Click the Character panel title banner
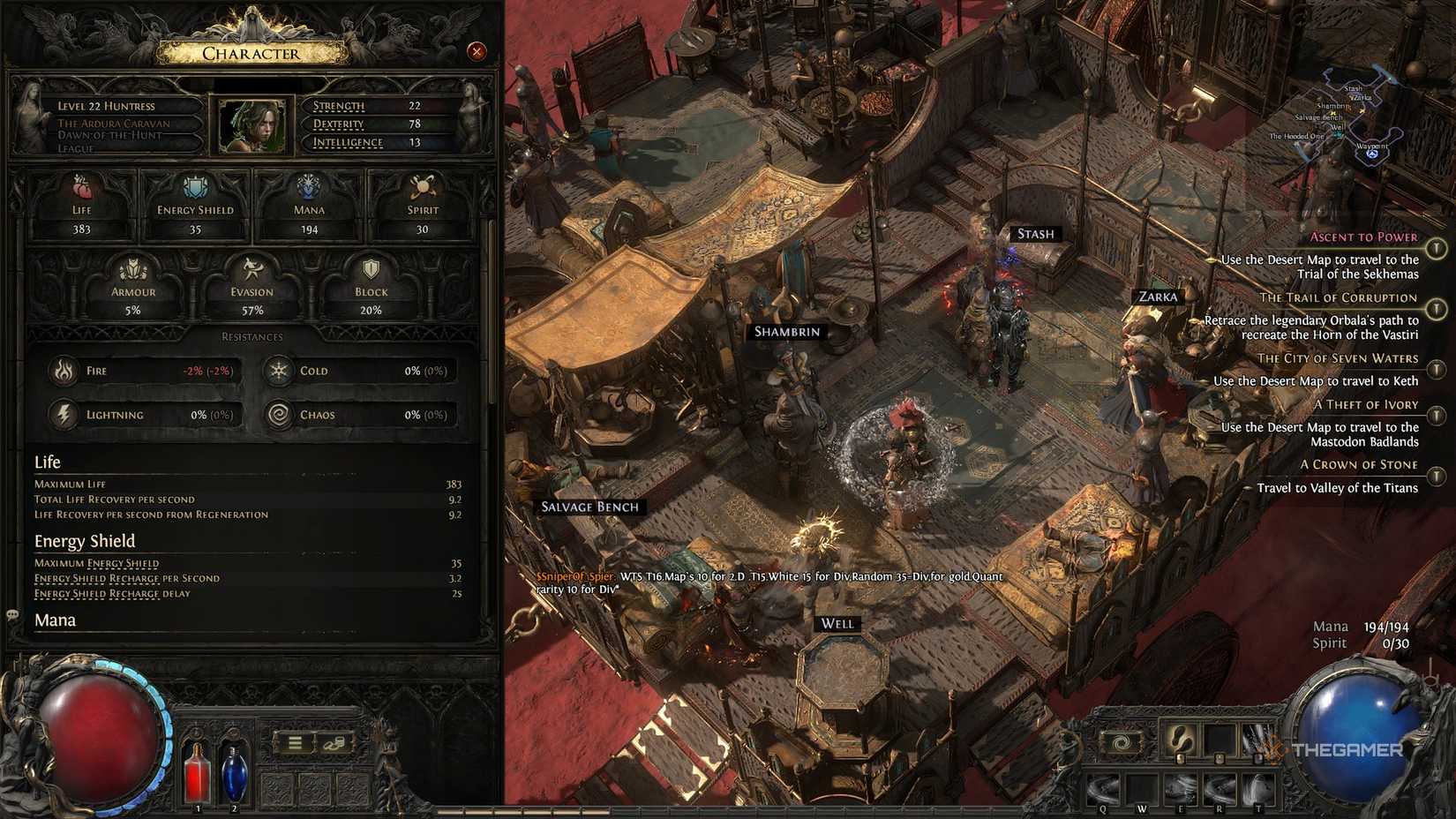This screenshot has height=819, width=1456. tap(251, 53)
